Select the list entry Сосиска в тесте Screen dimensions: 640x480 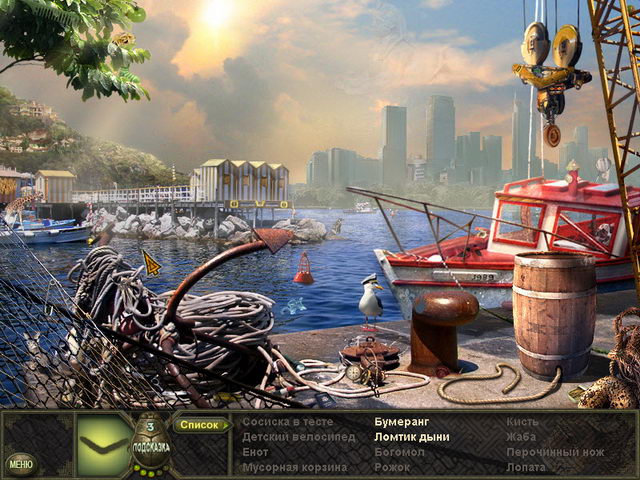(x=280, y=422)
